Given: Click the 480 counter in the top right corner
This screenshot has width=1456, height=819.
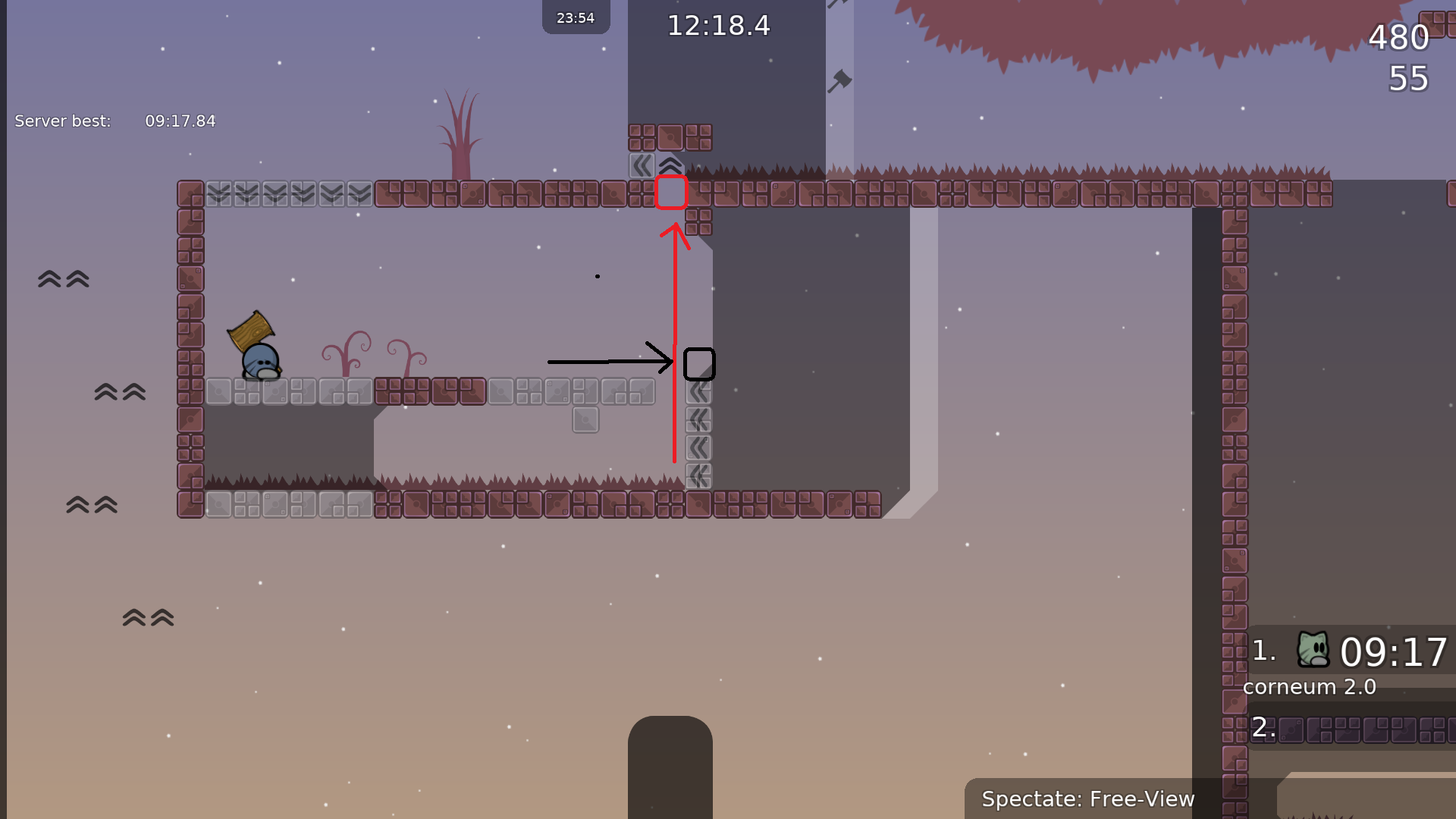Looking at the screenshot, I should coord(1399,37).
